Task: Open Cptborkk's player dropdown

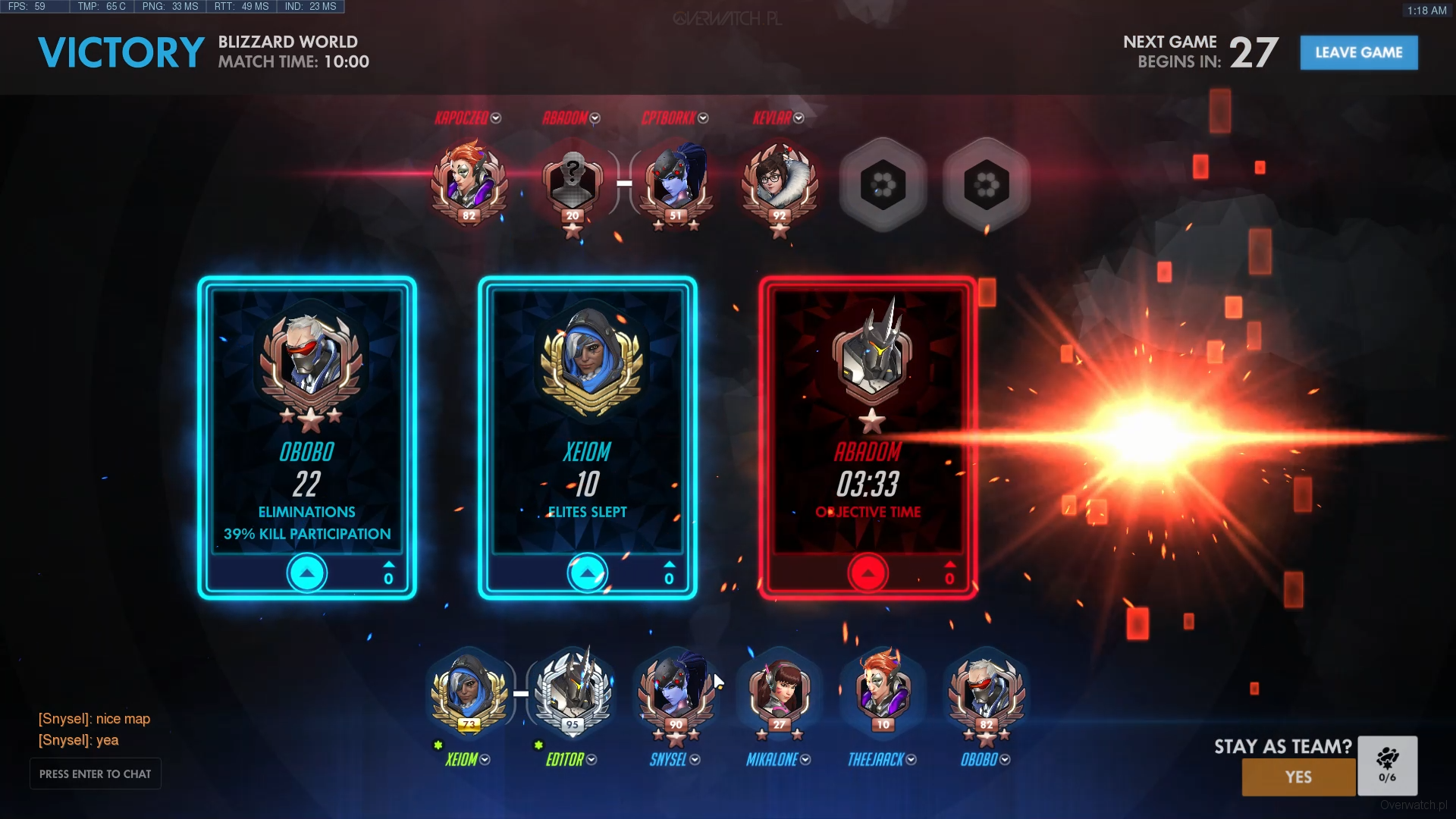Action: (703, 118)
